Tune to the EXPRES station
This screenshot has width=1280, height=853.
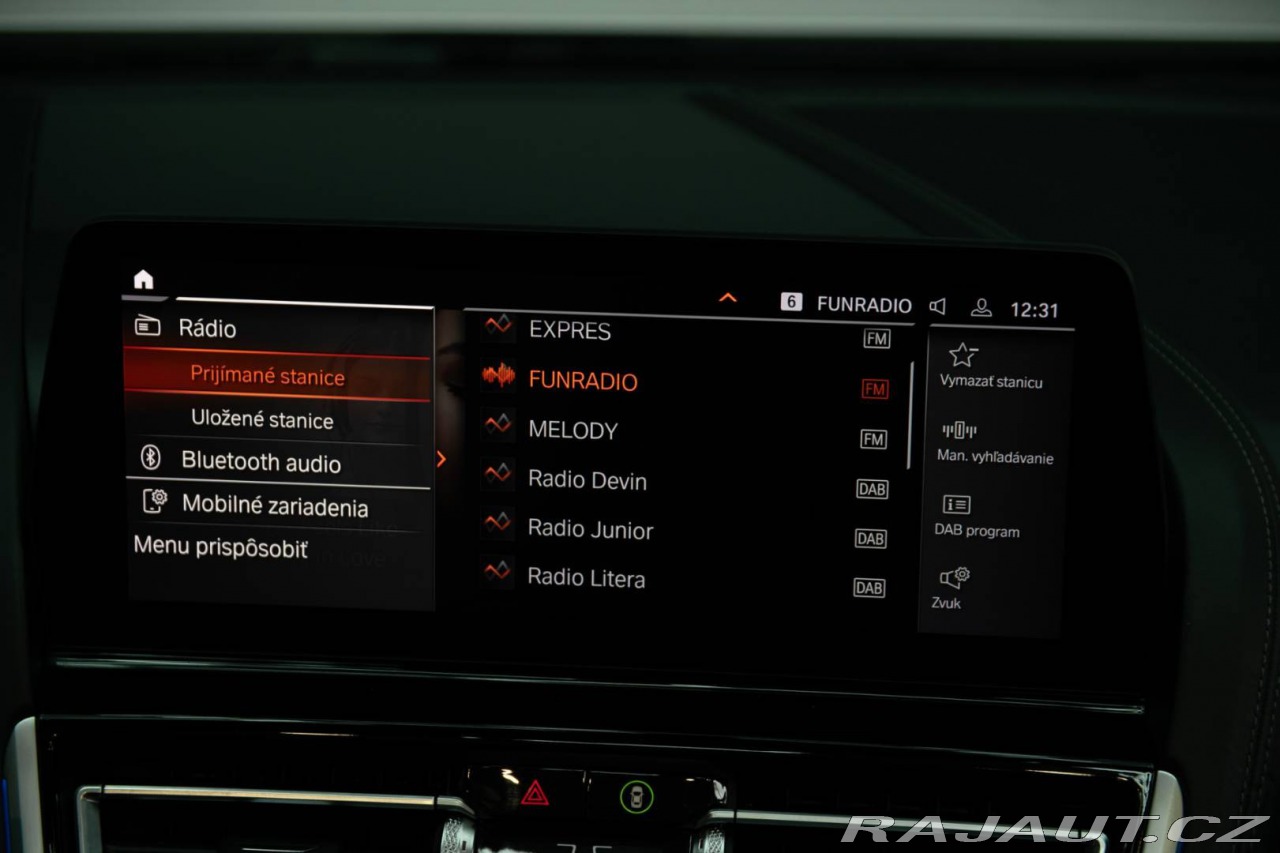(569, 331)
